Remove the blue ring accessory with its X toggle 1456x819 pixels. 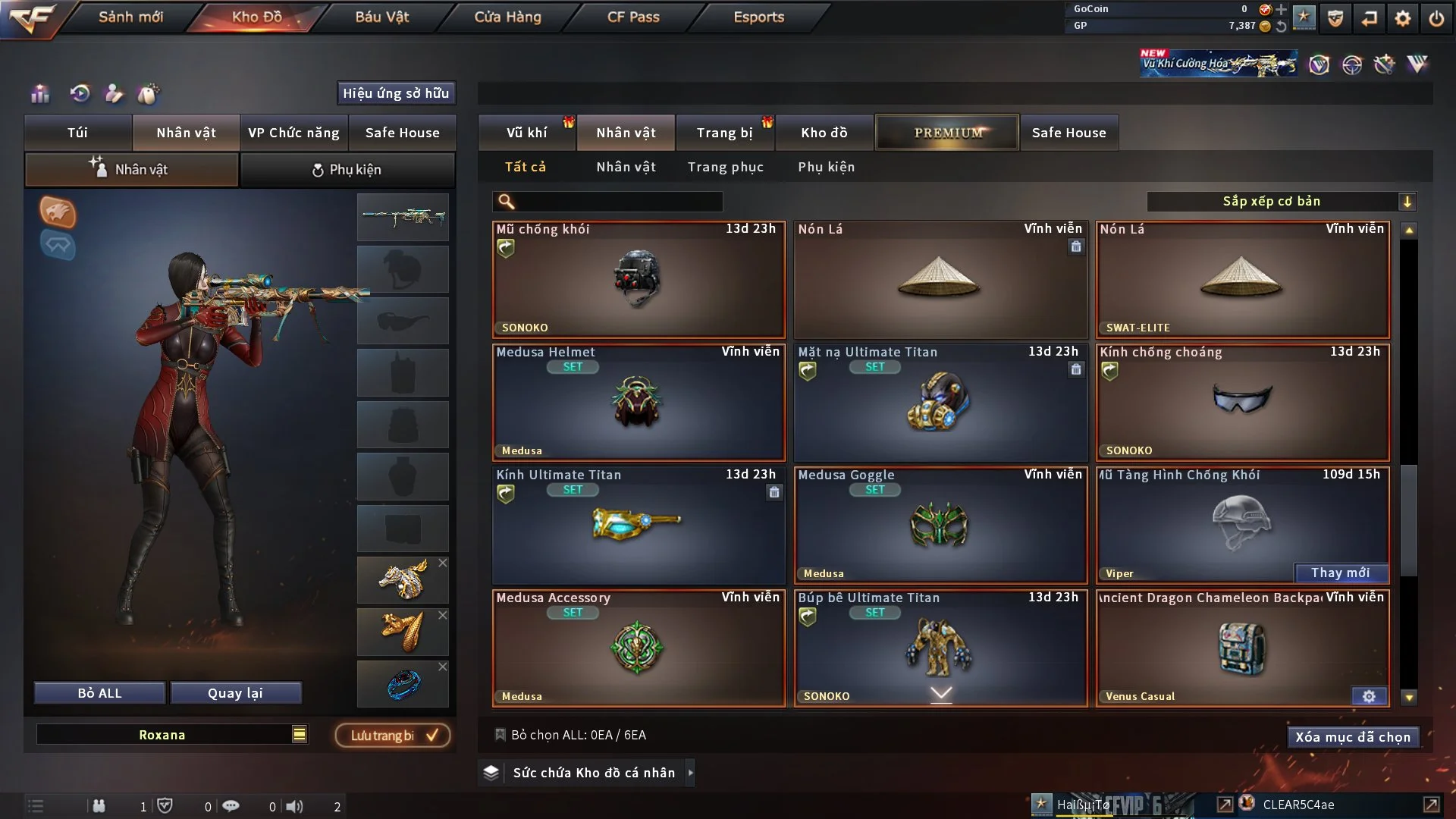[x=443, y=667]
